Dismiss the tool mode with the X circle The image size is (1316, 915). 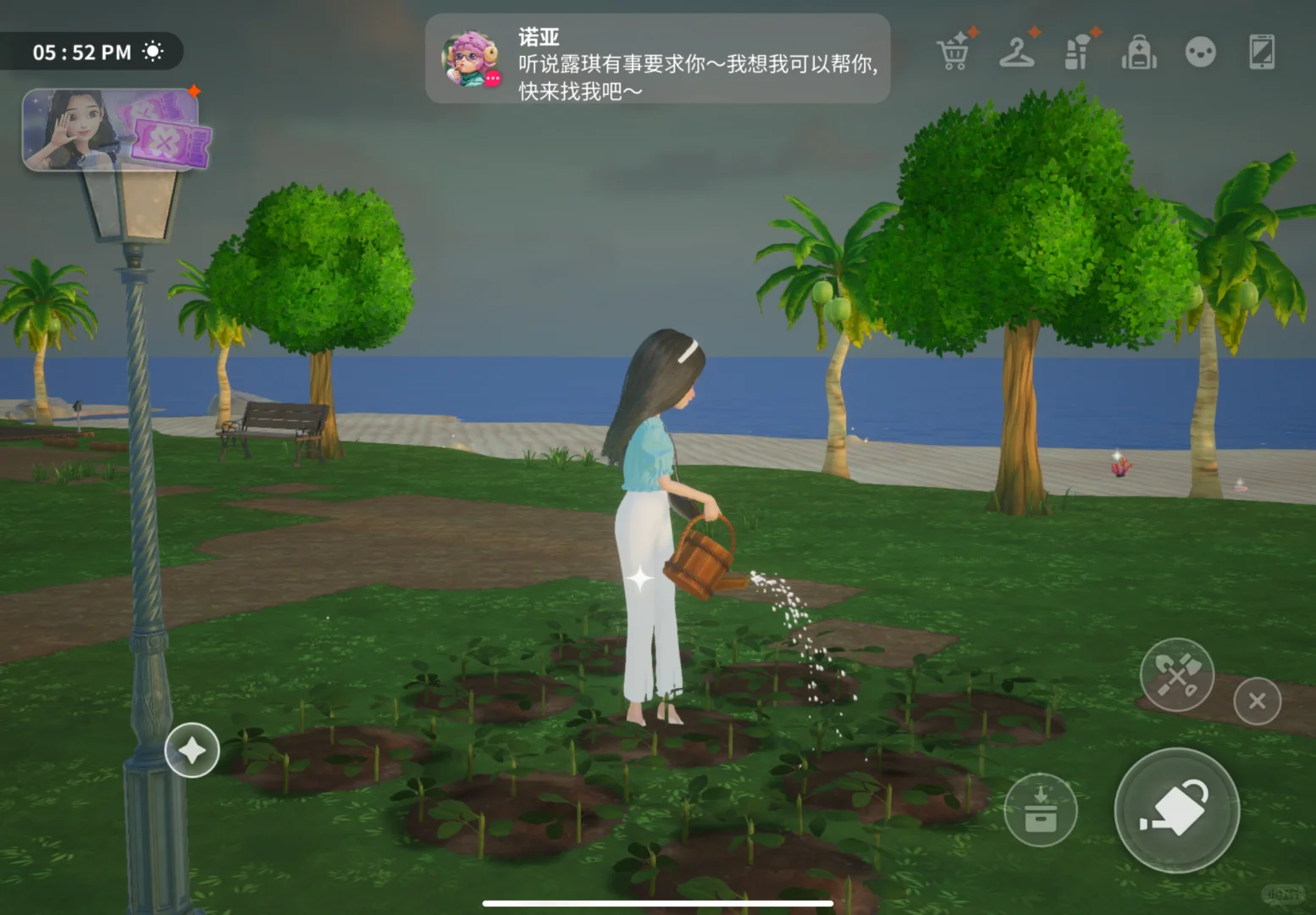coord(1257,701)
